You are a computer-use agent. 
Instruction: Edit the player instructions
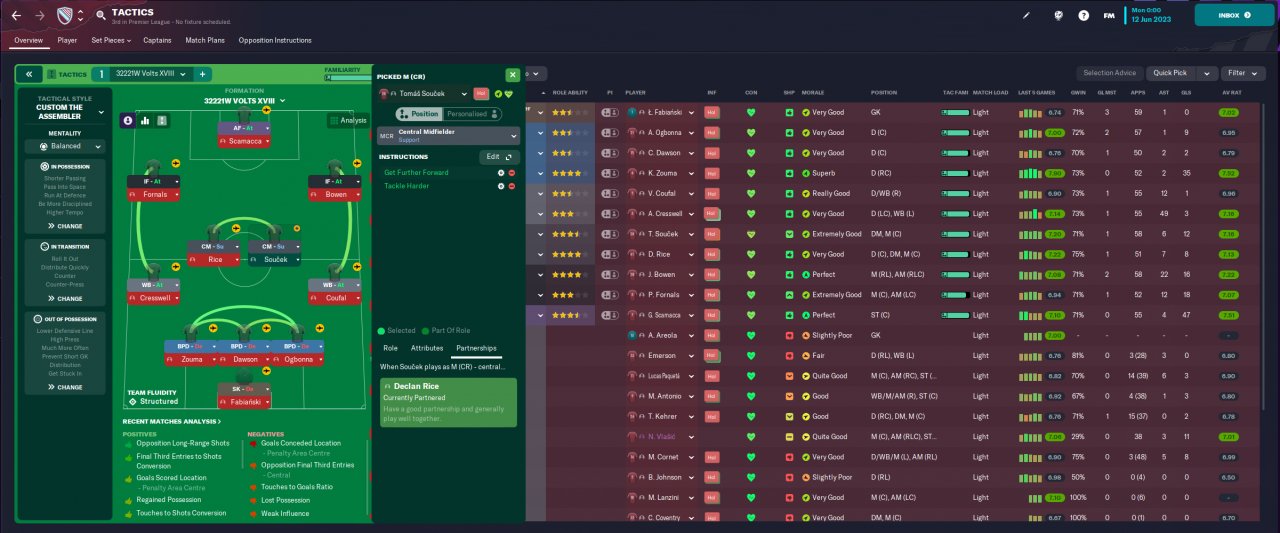[x=497, y=157]
